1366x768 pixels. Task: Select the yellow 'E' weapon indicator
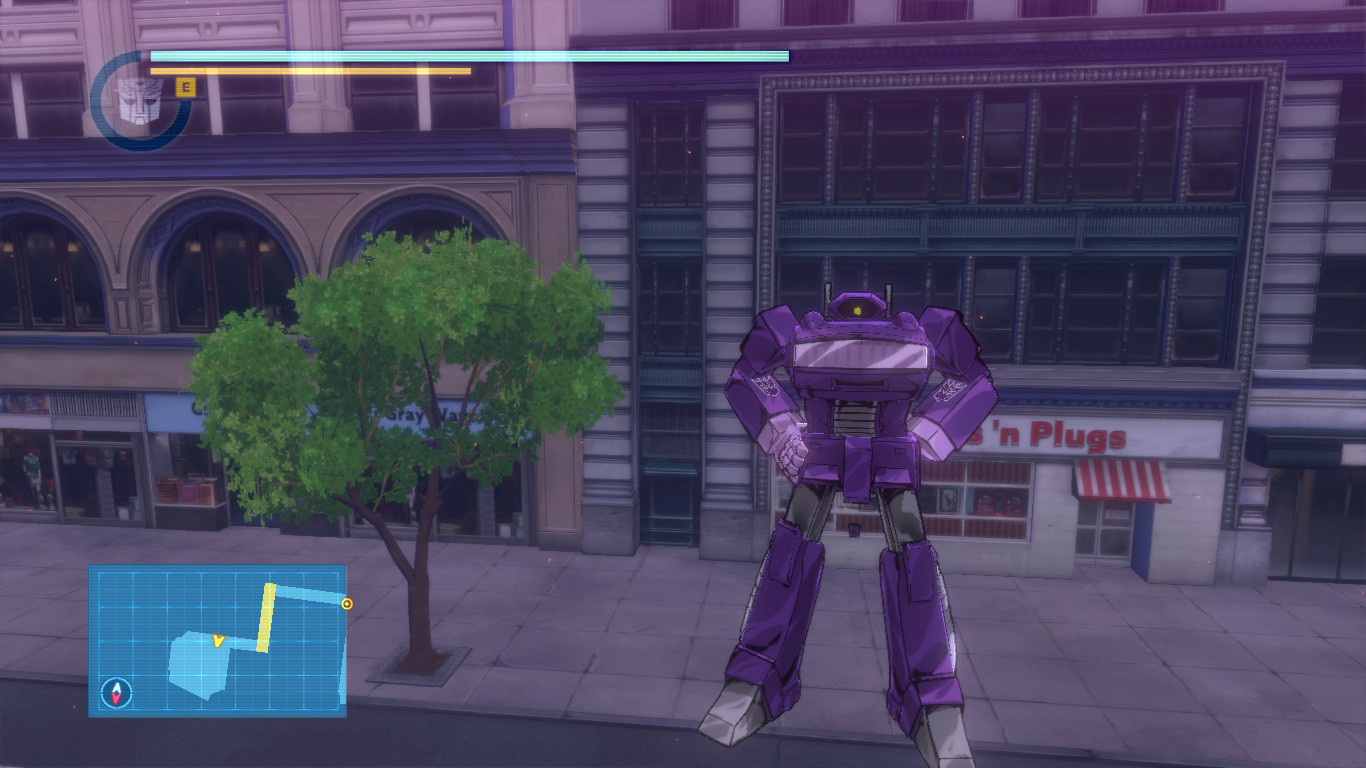184,85
